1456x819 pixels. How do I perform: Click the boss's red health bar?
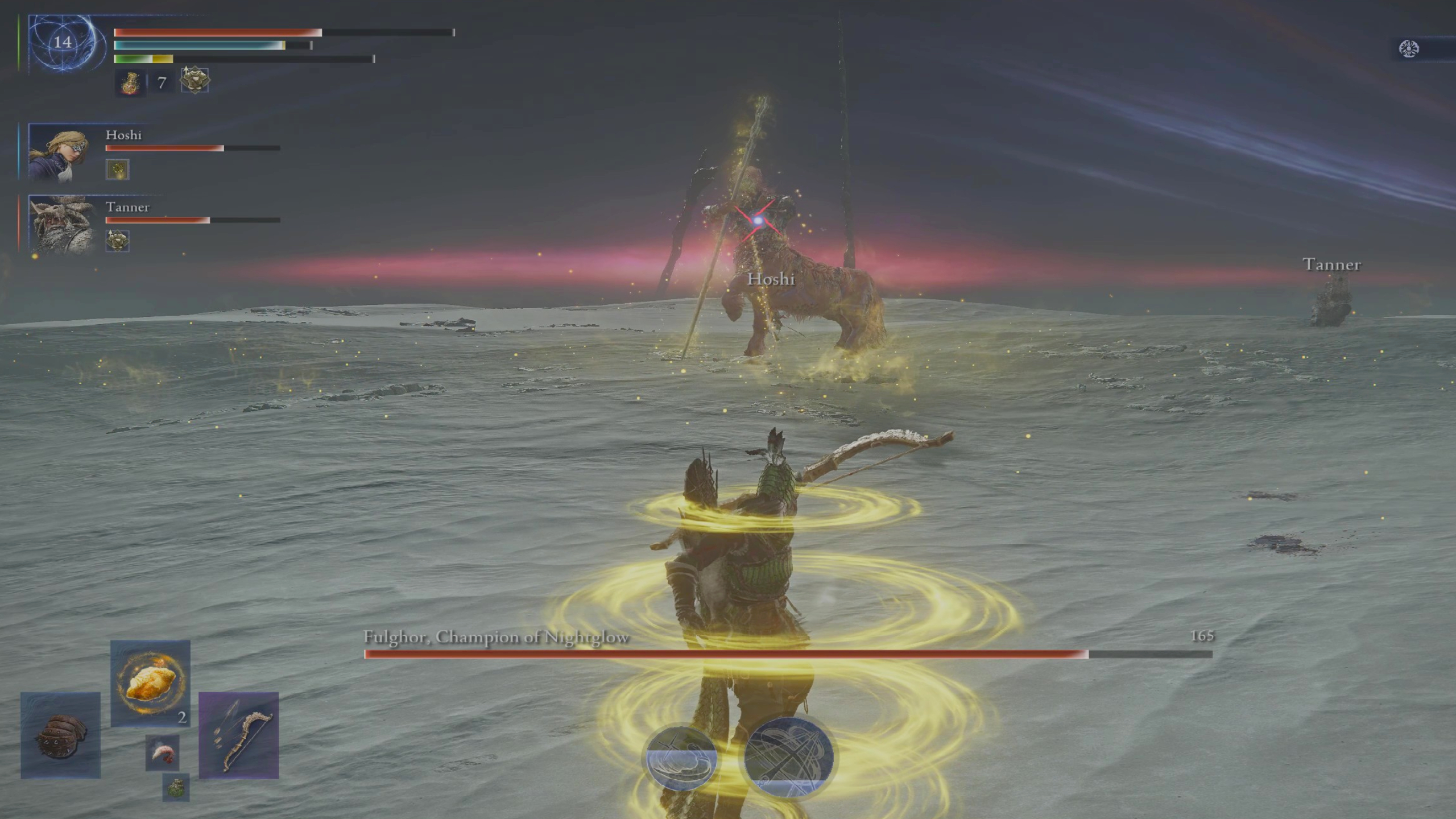click(x=728, y=654)
